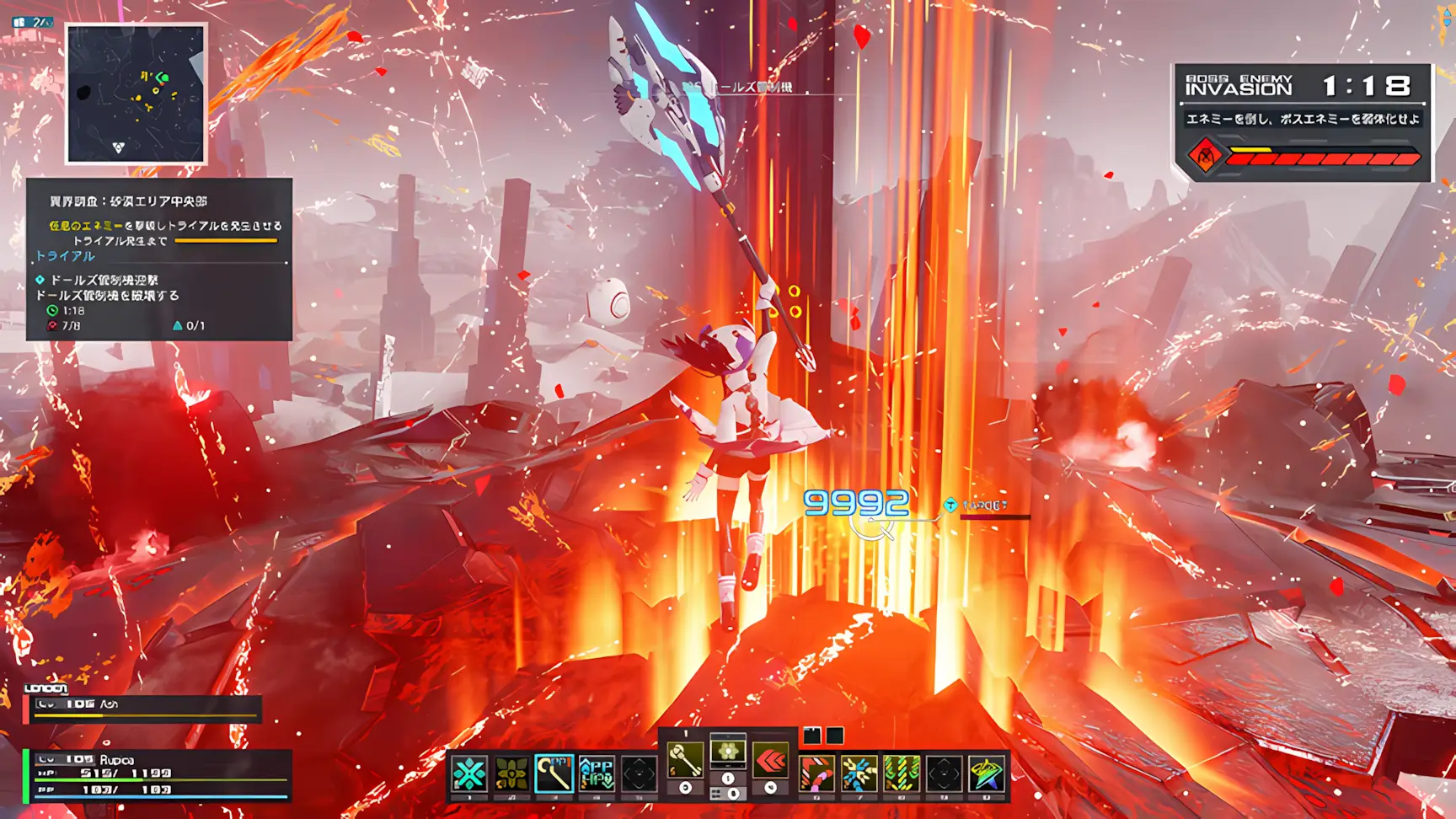Choose the wand weapon palette slot
The width and height of the screenshot is (1456, 819).
686,761
